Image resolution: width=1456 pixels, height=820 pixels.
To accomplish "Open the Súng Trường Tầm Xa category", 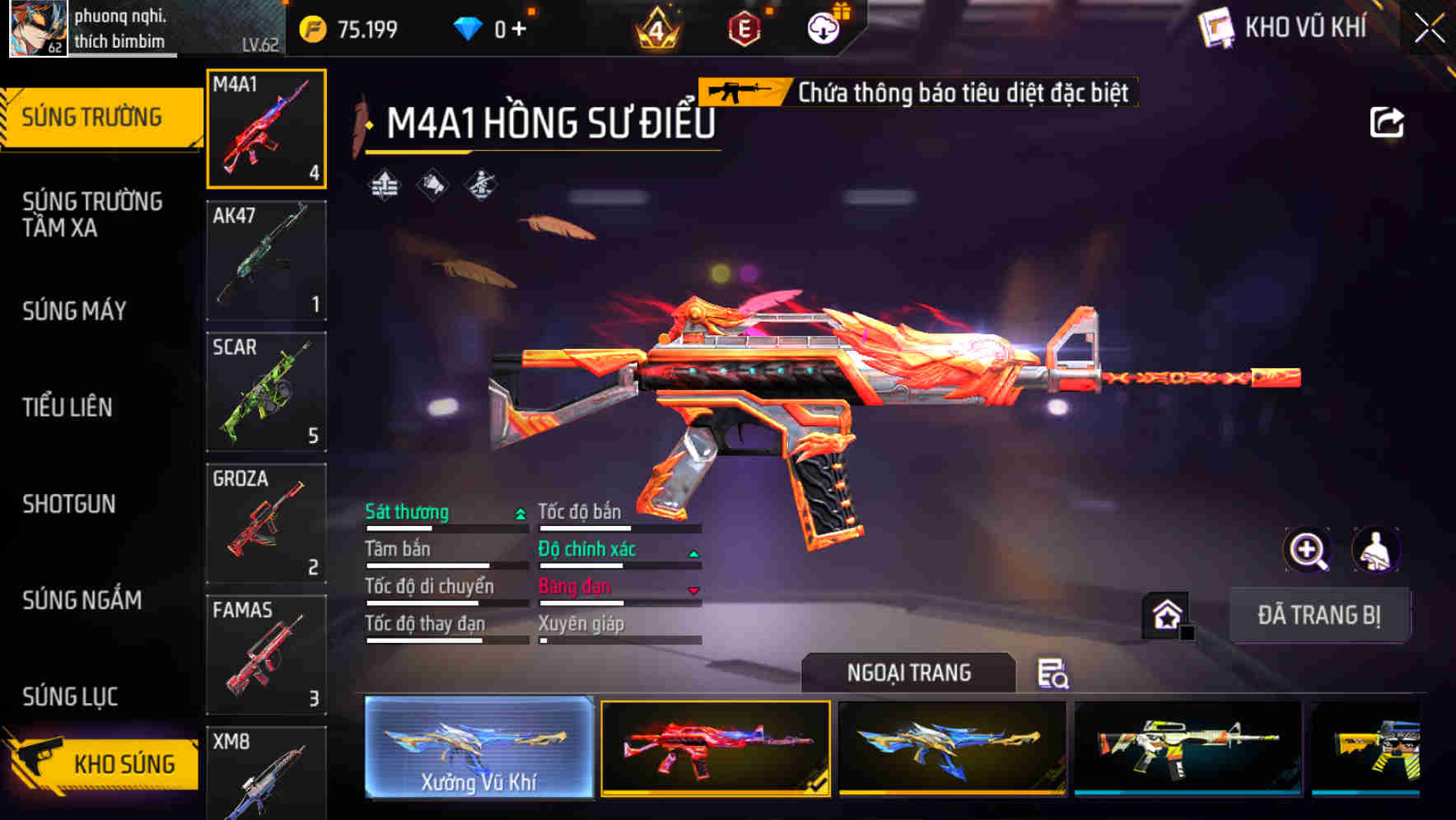I will (x=93, y=215).
